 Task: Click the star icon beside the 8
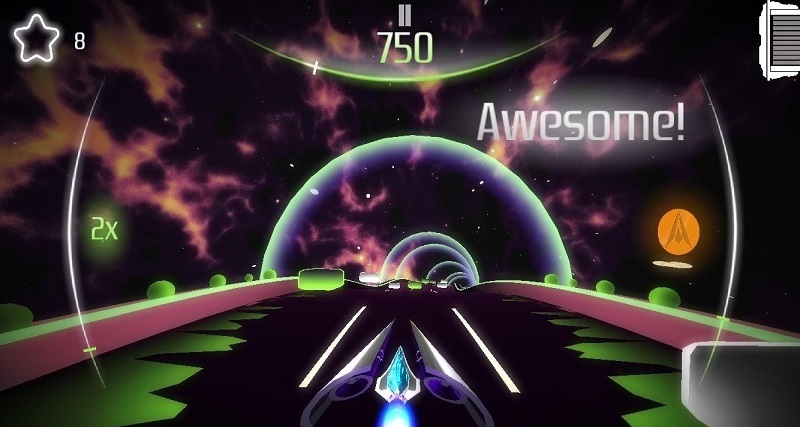point(34,39)
